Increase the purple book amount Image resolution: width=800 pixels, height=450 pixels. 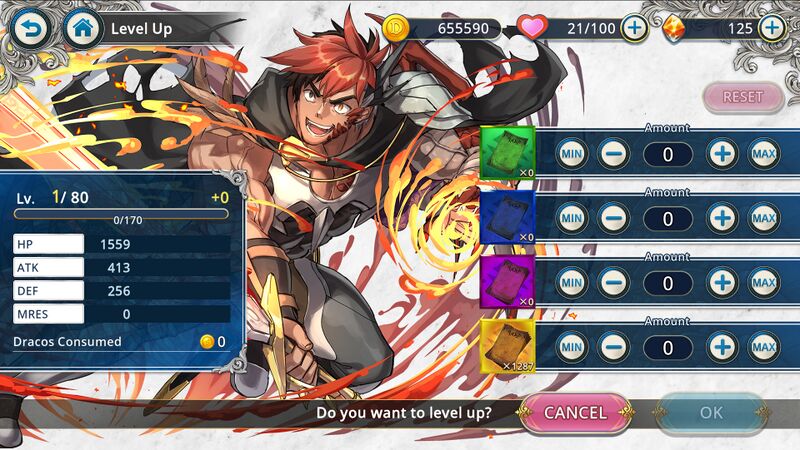coord(722,283)
